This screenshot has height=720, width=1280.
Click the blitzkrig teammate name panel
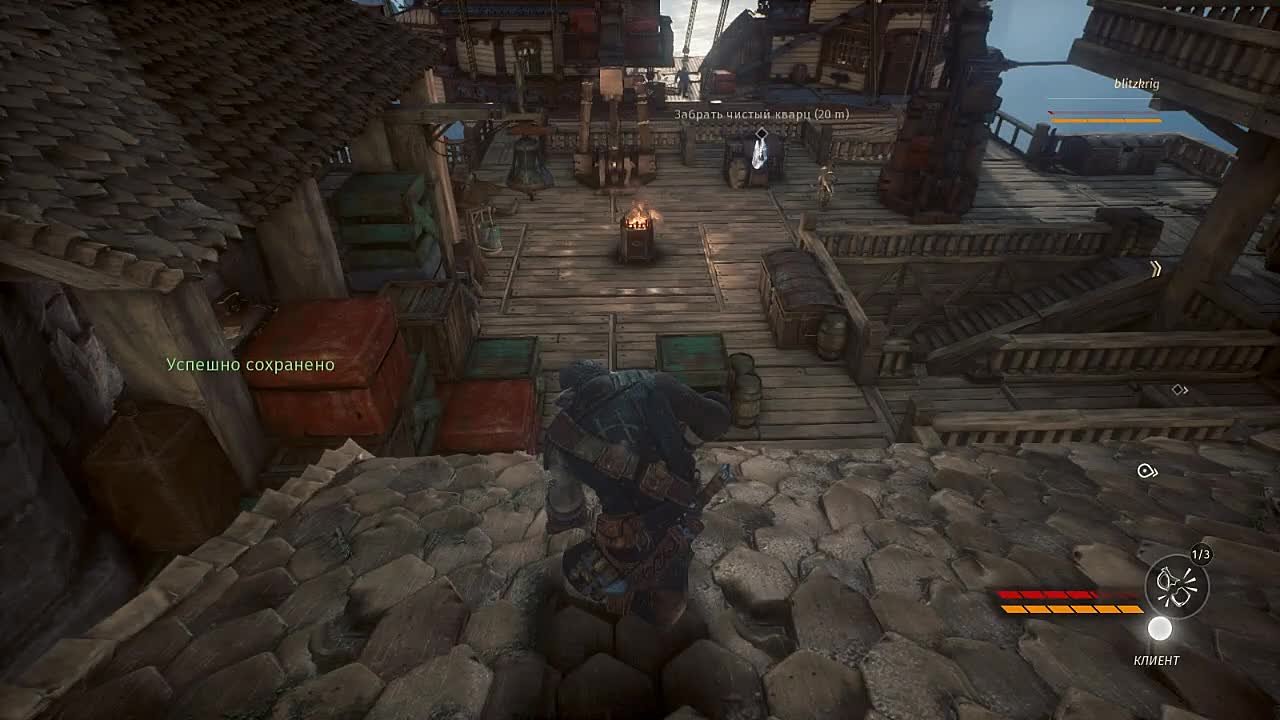[1136, 84]
